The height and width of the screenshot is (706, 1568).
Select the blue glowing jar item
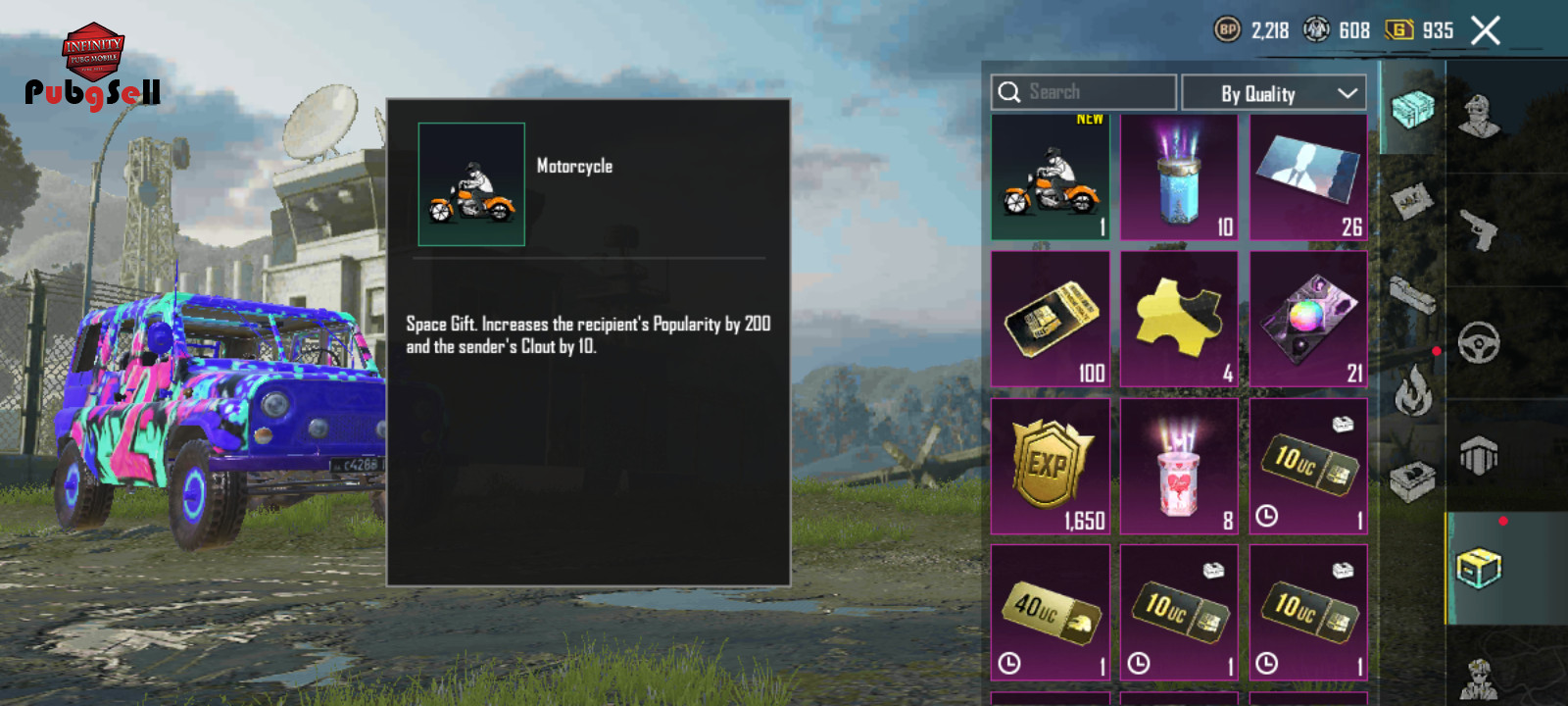pos(1179,177)
